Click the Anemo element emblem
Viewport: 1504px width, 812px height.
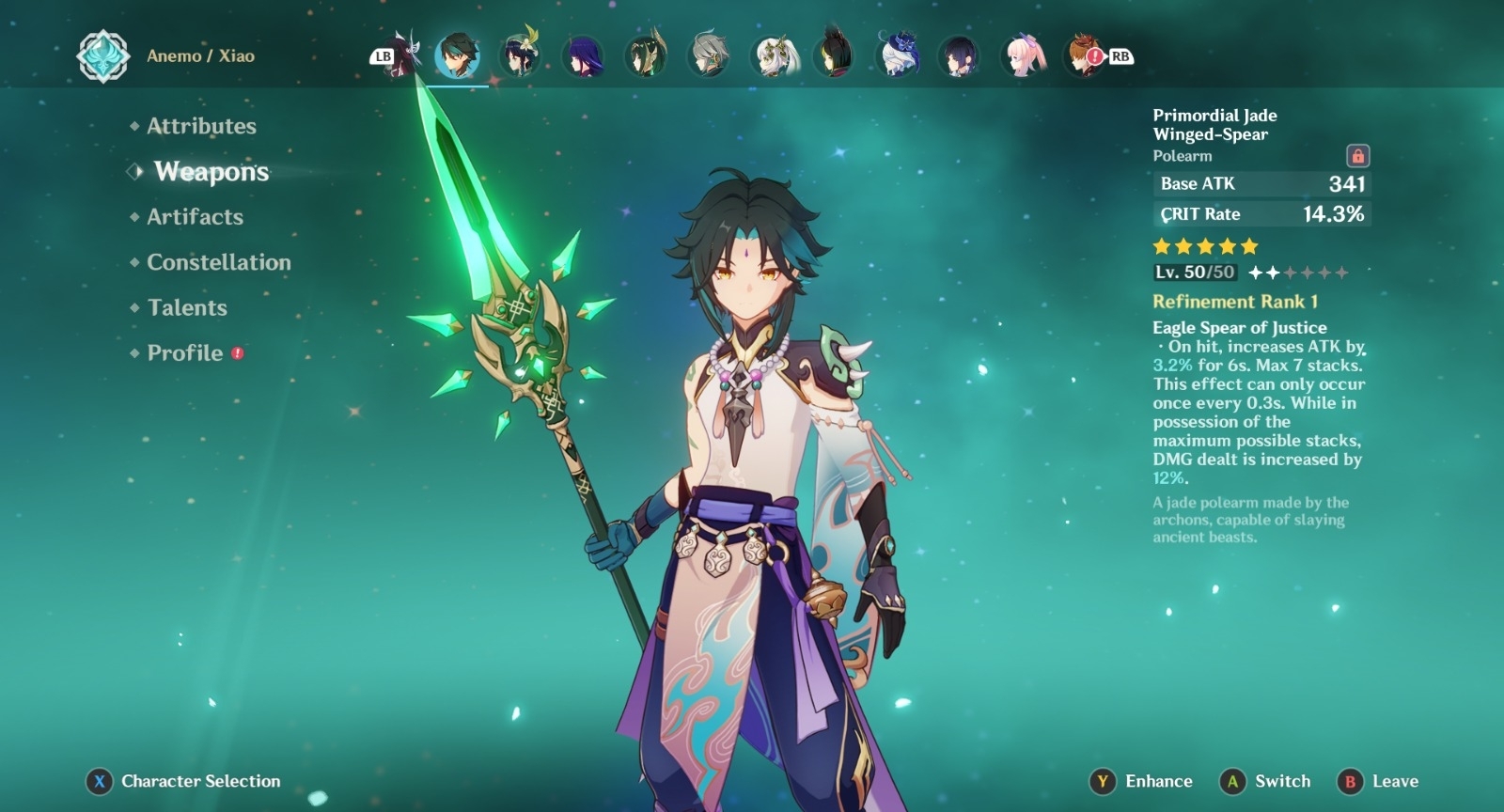coord(102,56)
